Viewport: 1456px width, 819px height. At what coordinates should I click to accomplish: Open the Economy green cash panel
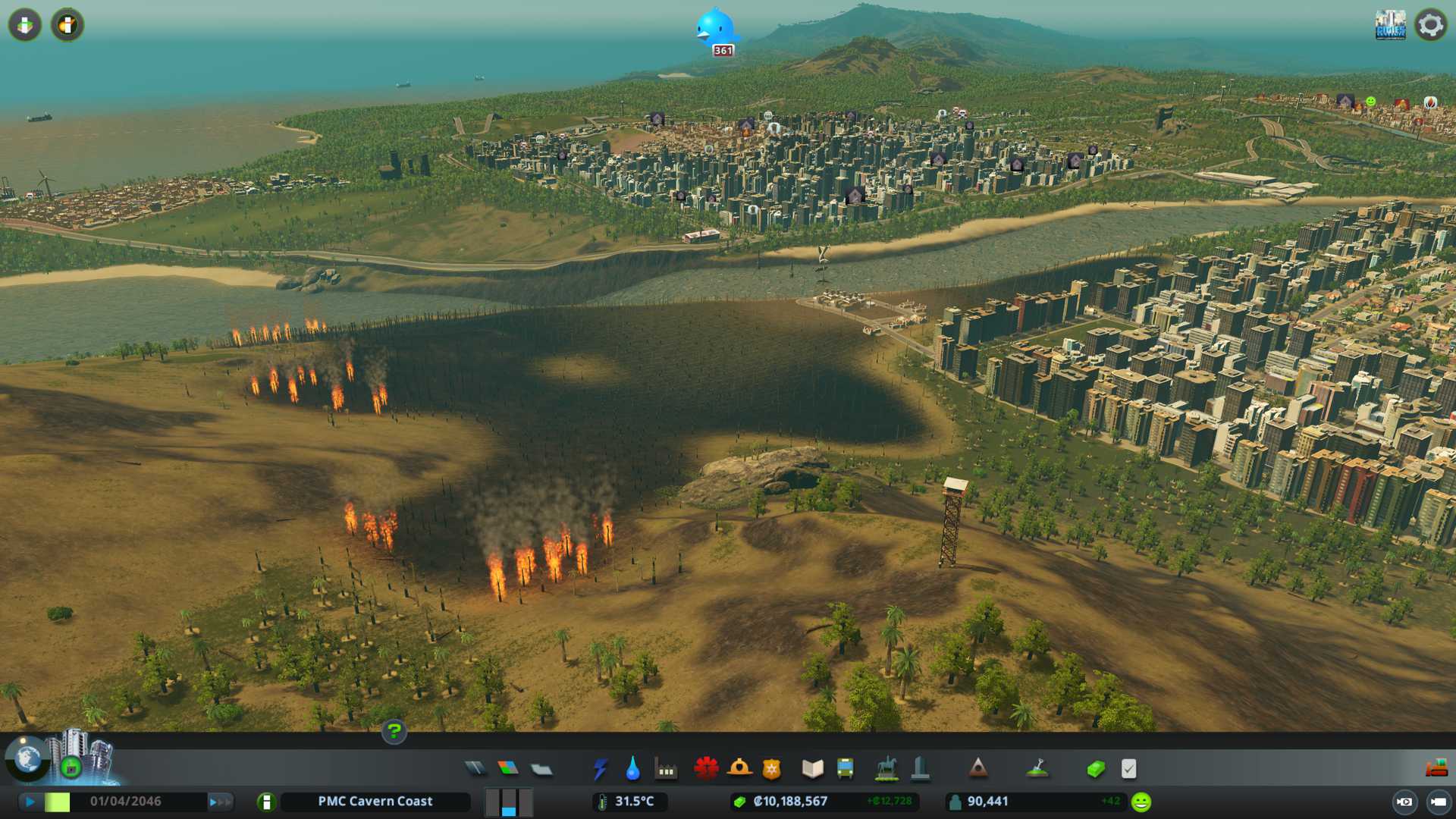pos(1095,769)
